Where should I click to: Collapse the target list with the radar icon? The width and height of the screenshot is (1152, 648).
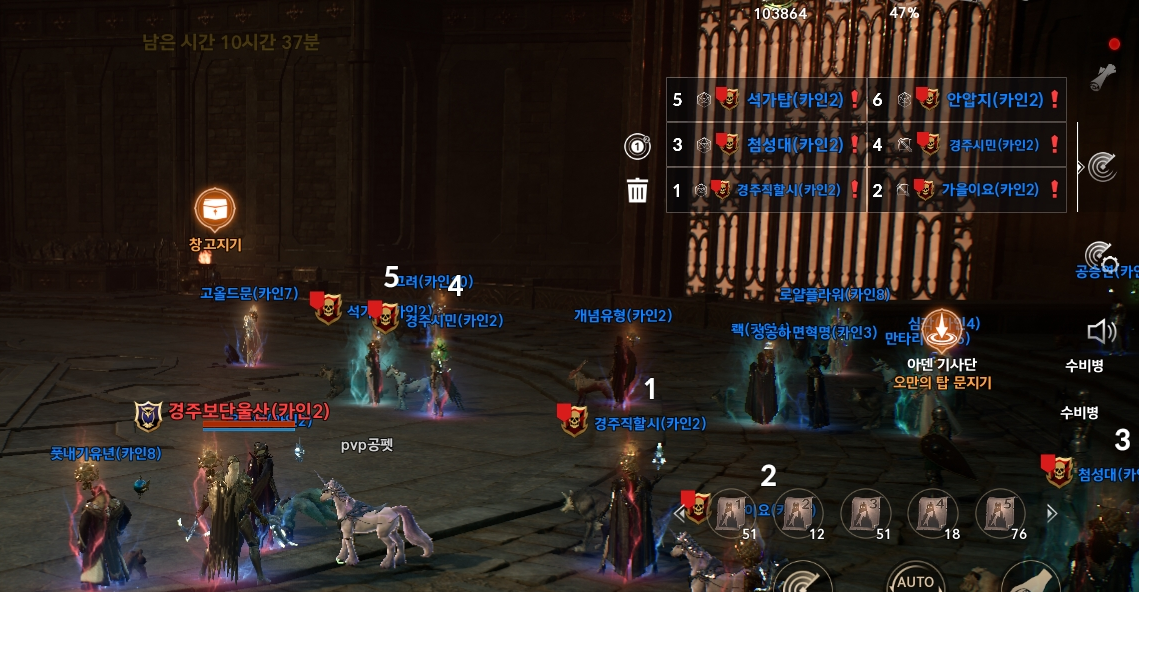point(1101,166)
